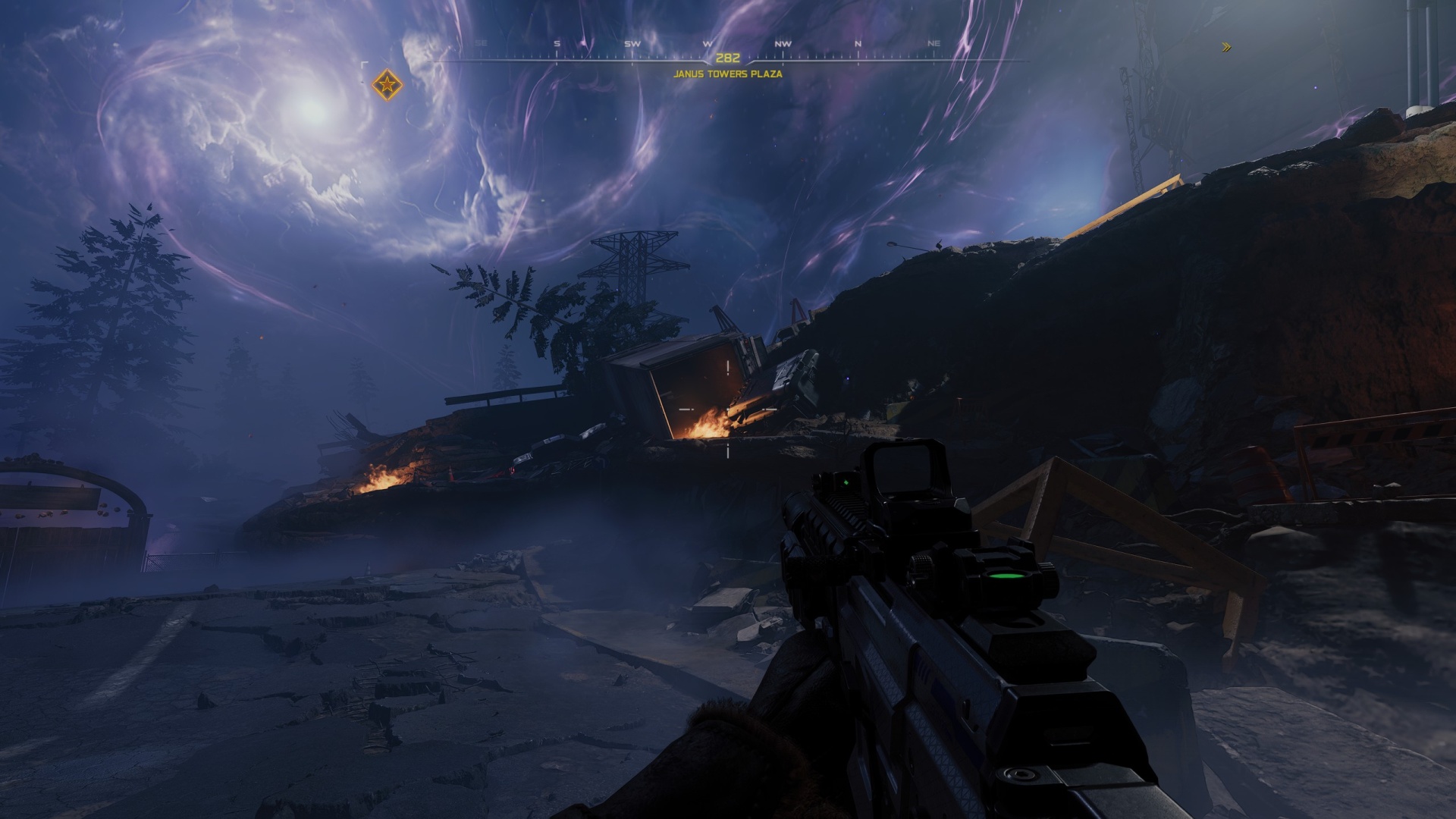Click the NE marker on the compass

click(933, 44)
